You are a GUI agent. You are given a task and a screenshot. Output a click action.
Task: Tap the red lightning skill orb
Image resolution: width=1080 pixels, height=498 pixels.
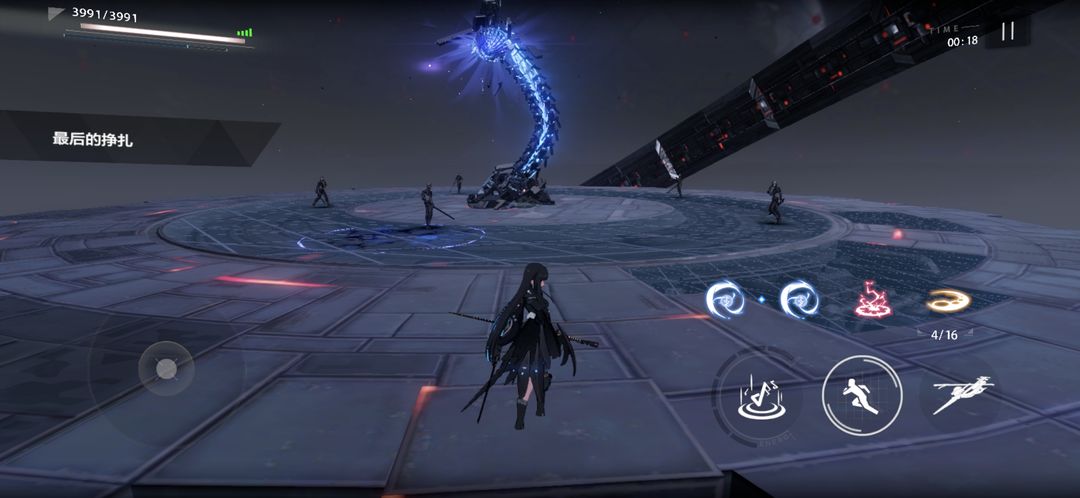(x=872, y=299)
